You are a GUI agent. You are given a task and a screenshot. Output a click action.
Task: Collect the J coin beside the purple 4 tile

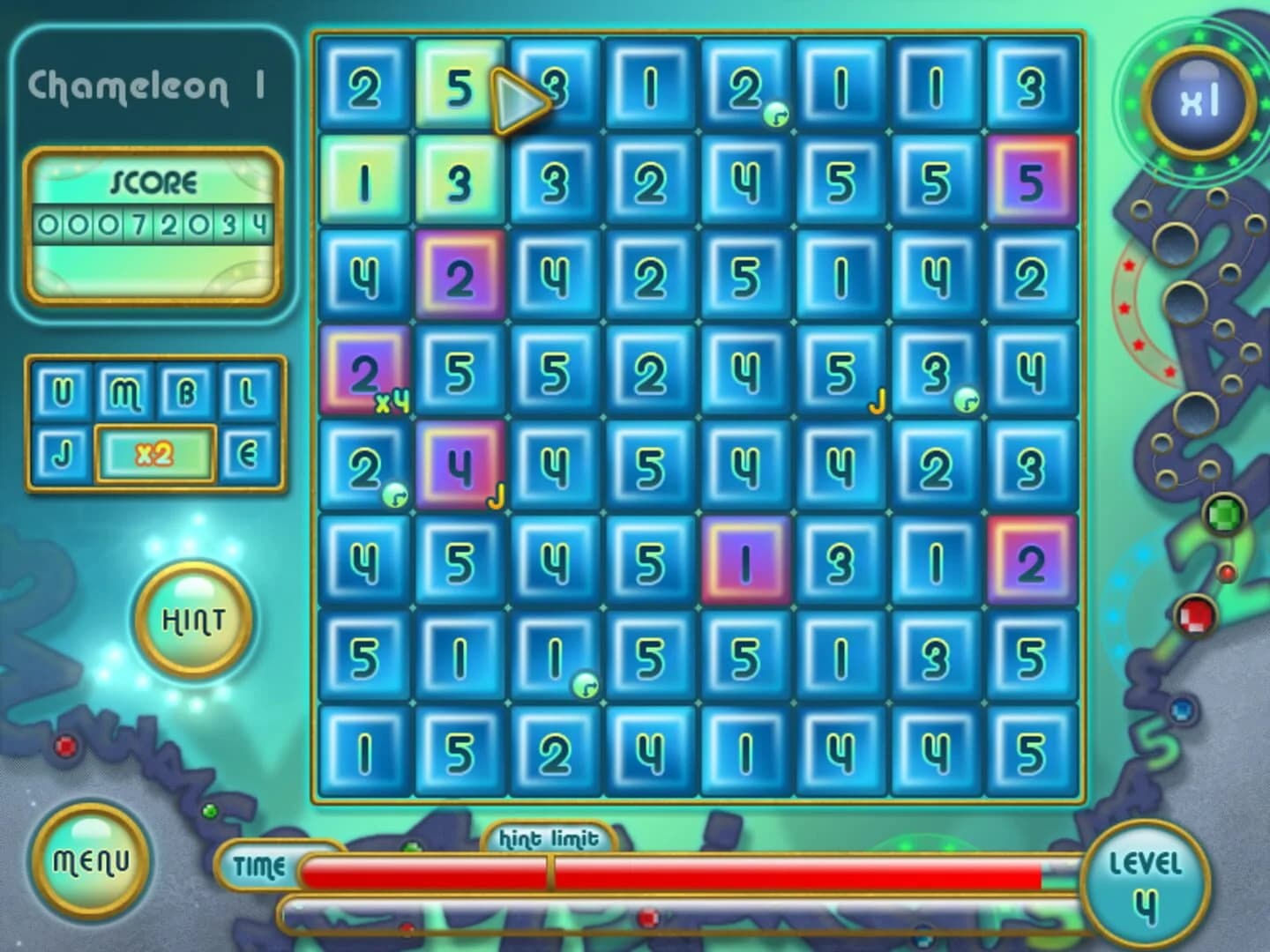click(497, 497)
